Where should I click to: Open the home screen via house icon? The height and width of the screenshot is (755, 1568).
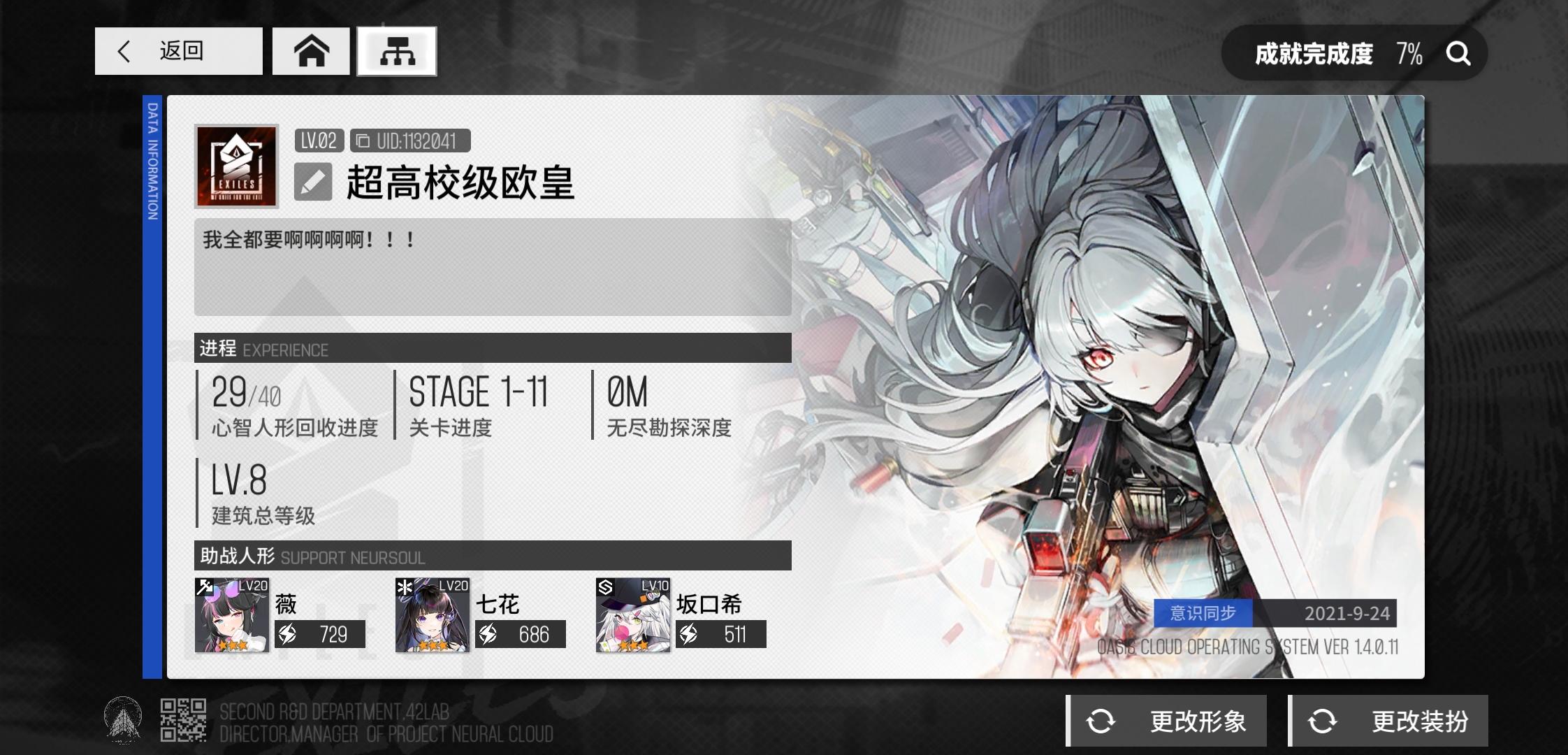tap(313, 51)
